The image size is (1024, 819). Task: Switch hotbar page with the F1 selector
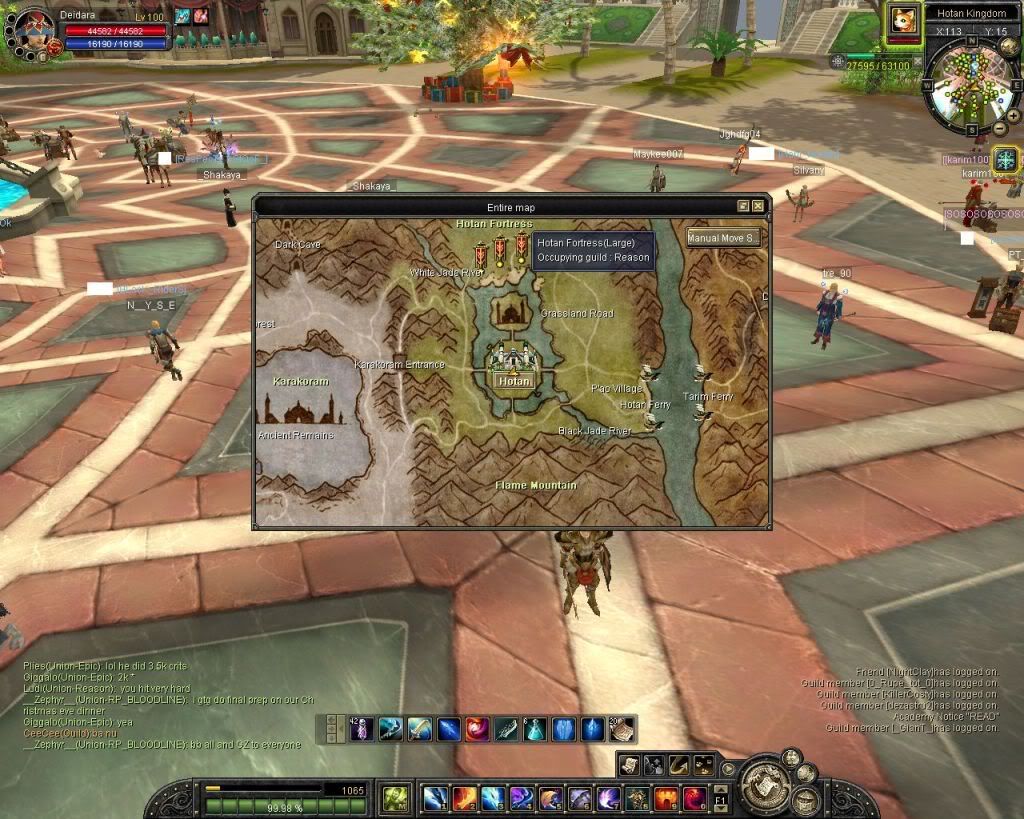pos(721,799)
